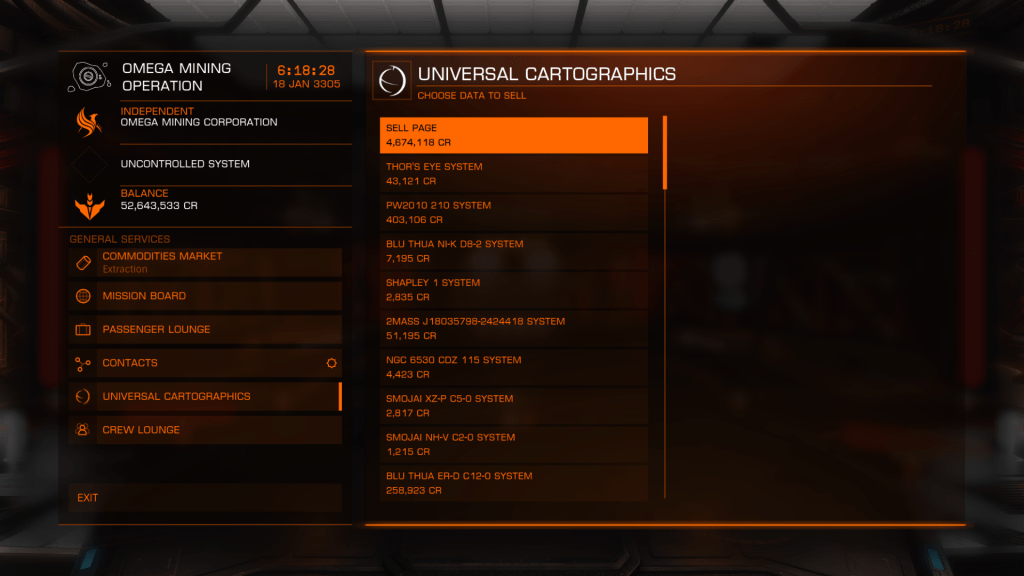The image size is (1024, 576).
Task: Open the Contacts service
Action: 205,363
